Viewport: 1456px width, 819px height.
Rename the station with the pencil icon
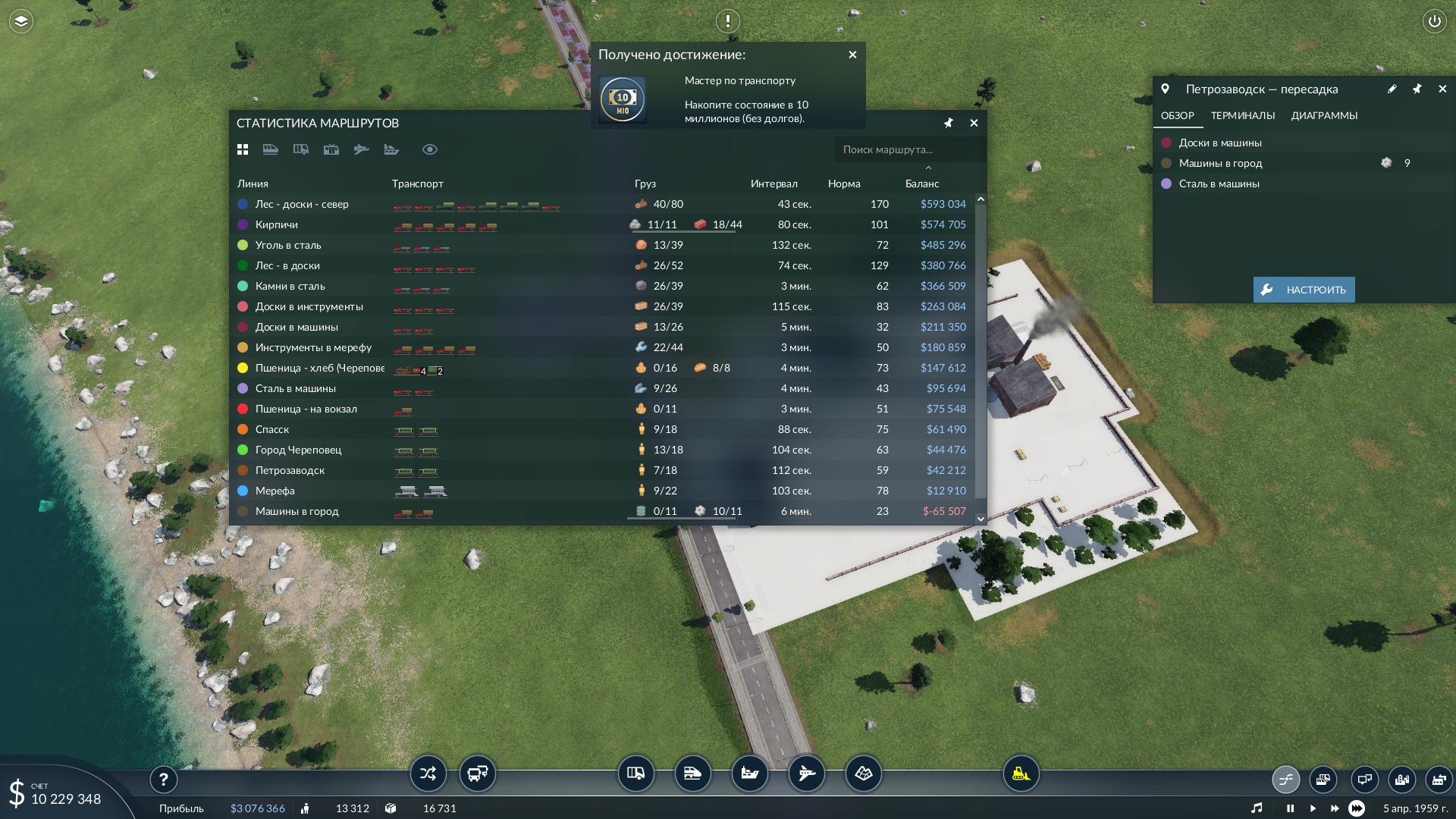[x=1392, y=89]
